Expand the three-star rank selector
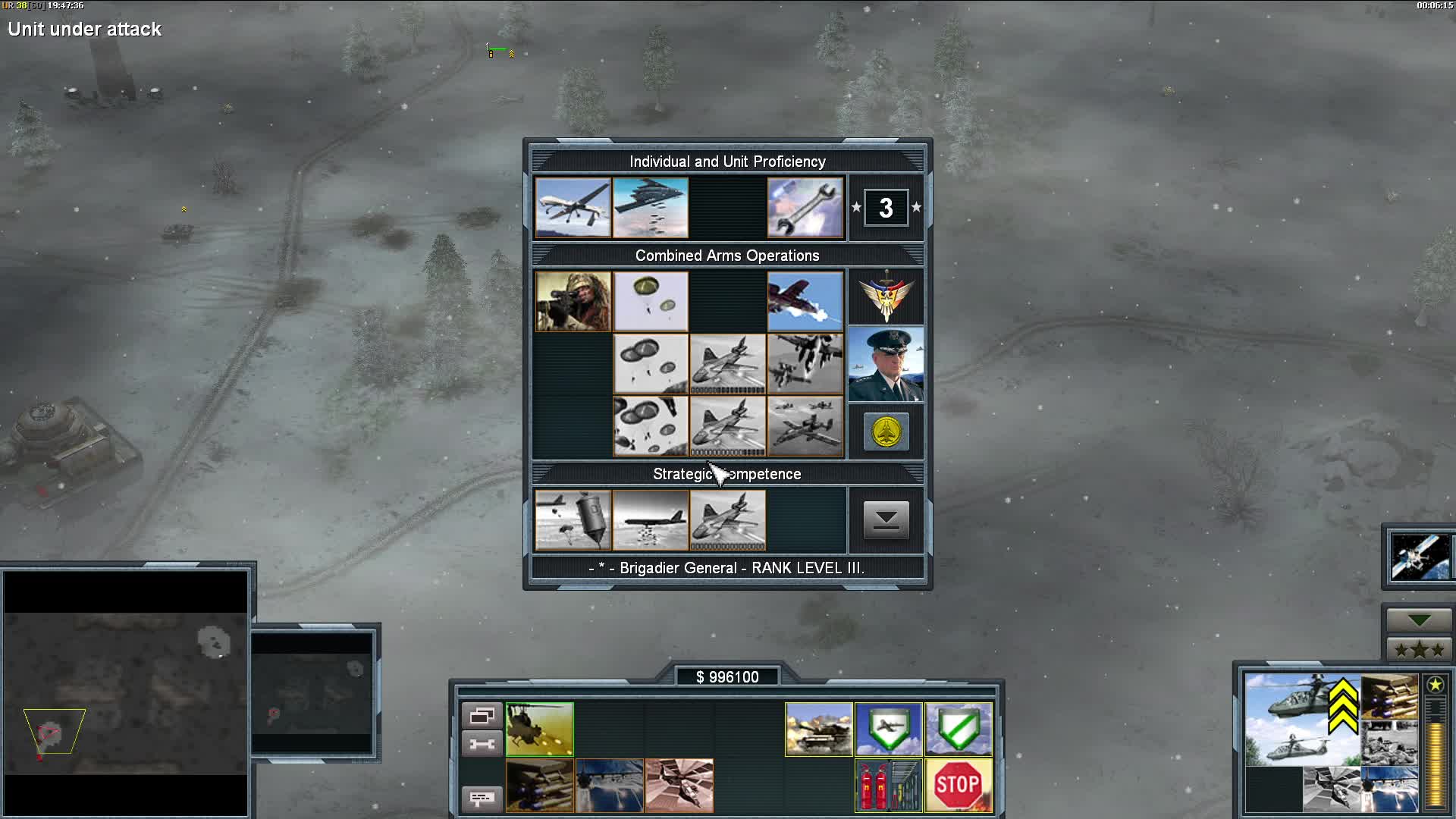The height and width of the screenshot is (819, 1456). 1420,649
